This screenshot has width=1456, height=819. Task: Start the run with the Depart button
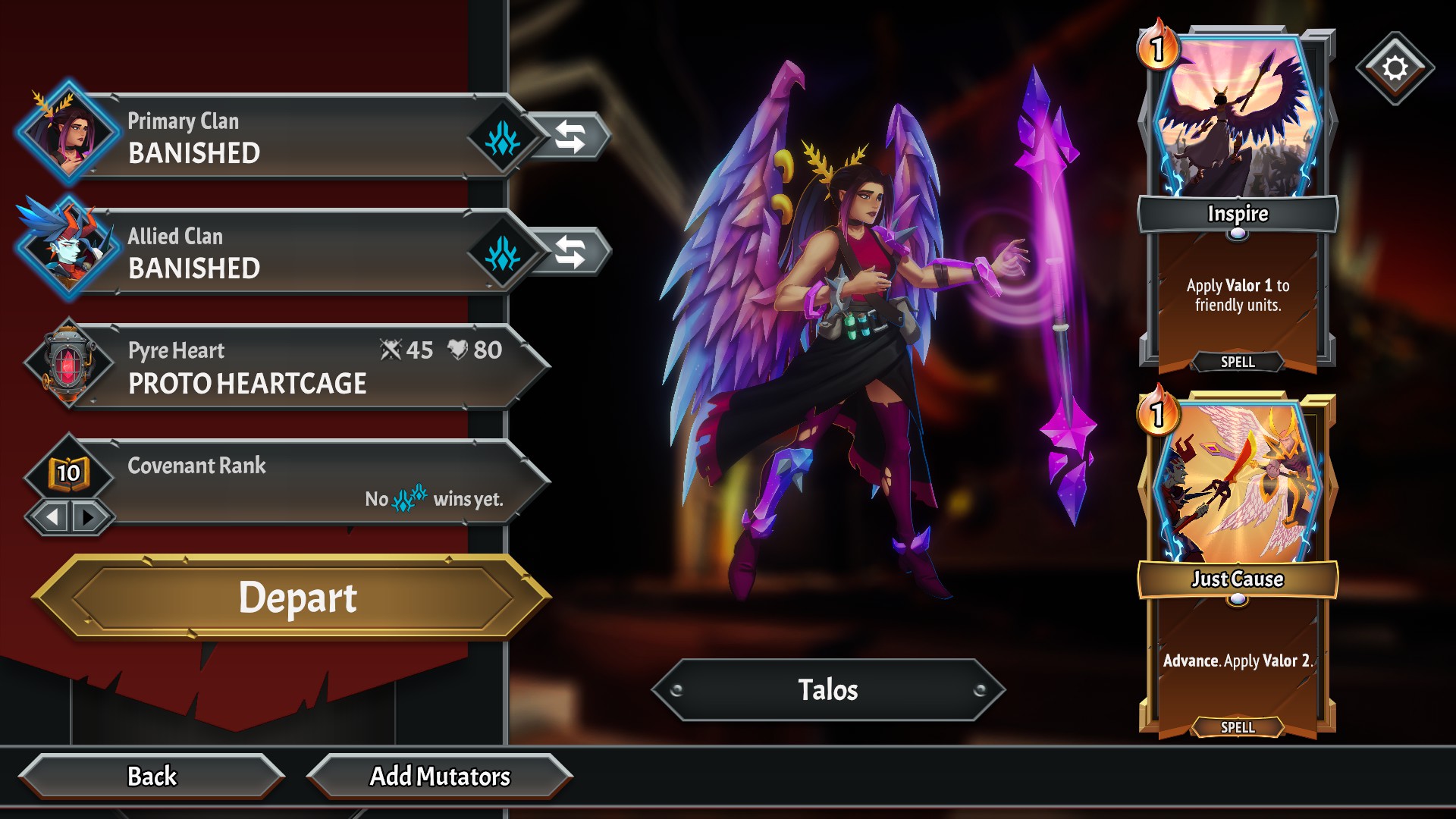[296, 598]
